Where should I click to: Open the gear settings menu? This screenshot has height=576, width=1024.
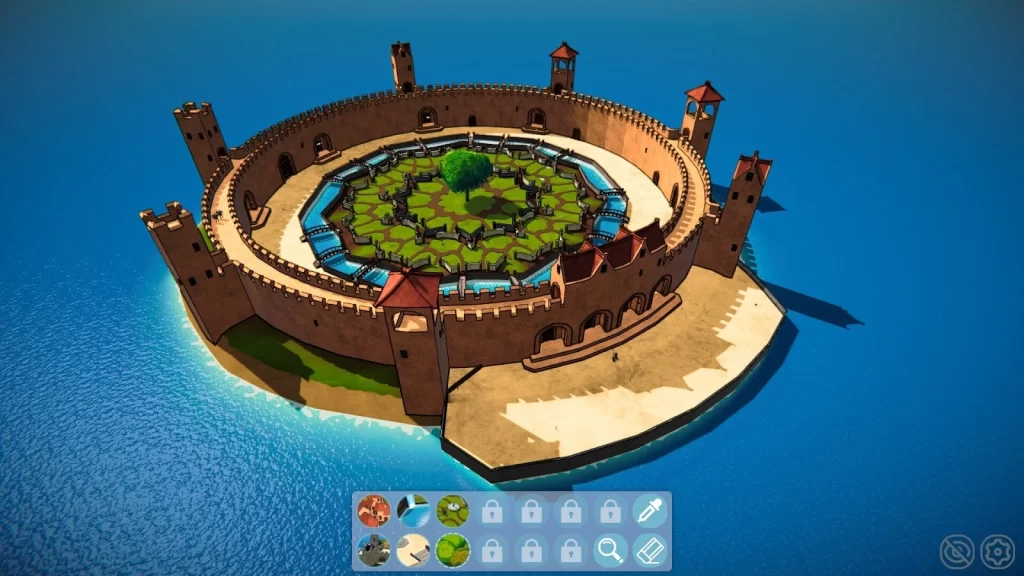[996, 551]
